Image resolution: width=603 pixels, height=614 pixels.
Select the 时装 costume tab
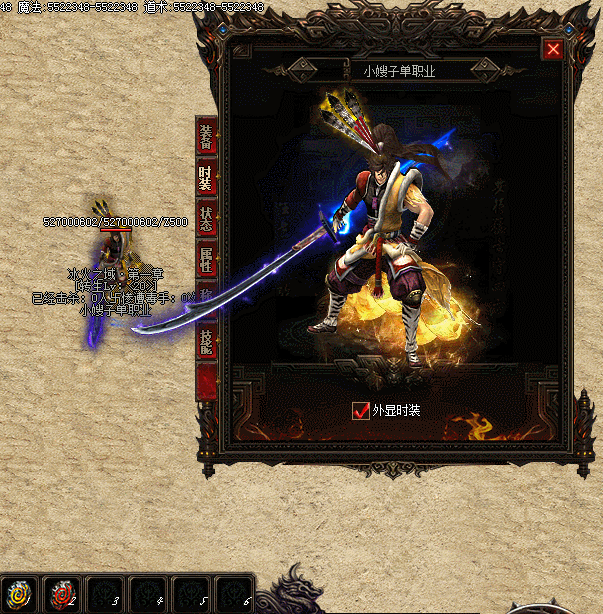point(205,178)
